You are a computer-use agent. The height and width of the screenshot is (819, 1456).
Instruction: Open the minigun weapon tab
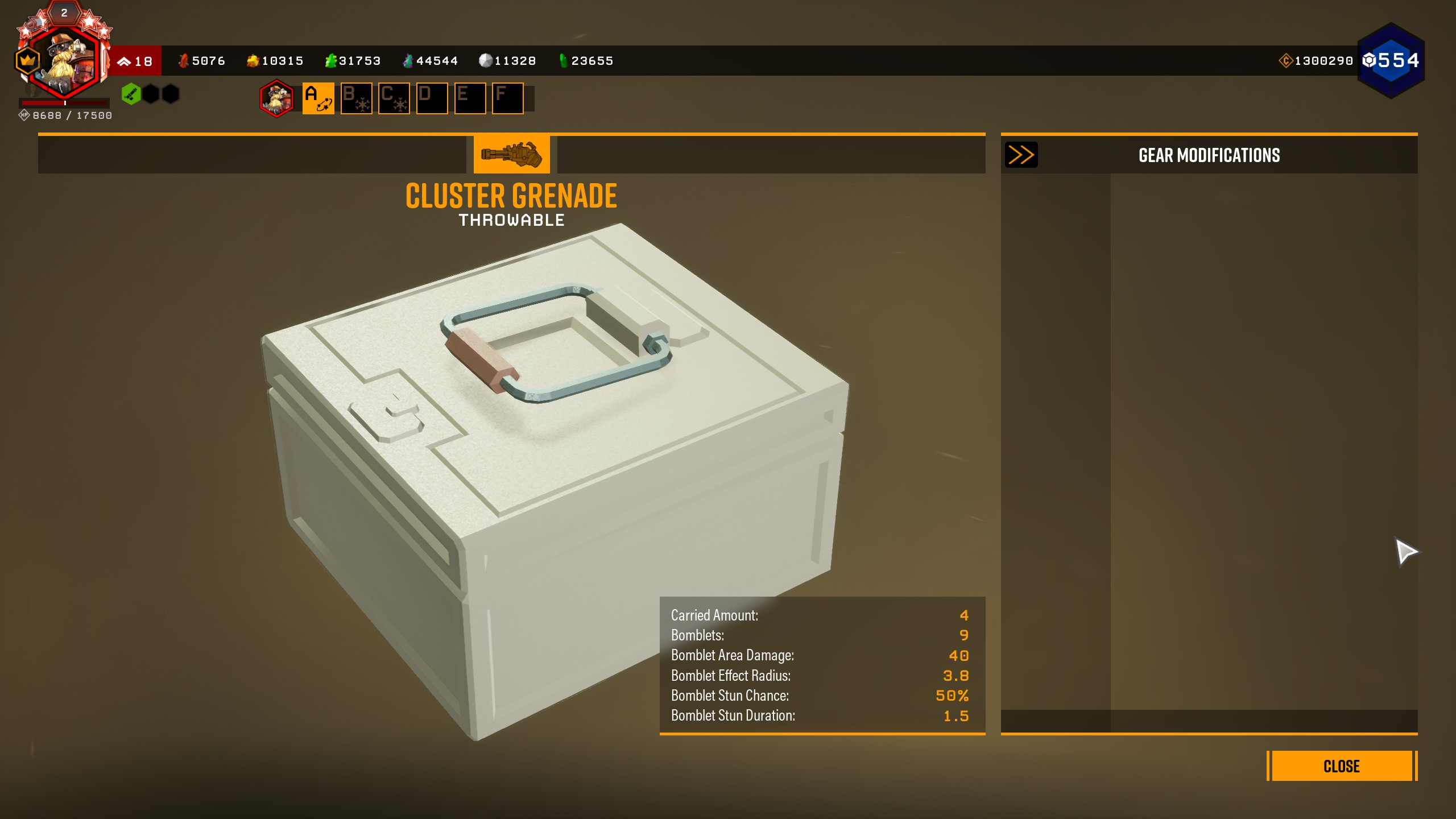(x=511, y=154)
